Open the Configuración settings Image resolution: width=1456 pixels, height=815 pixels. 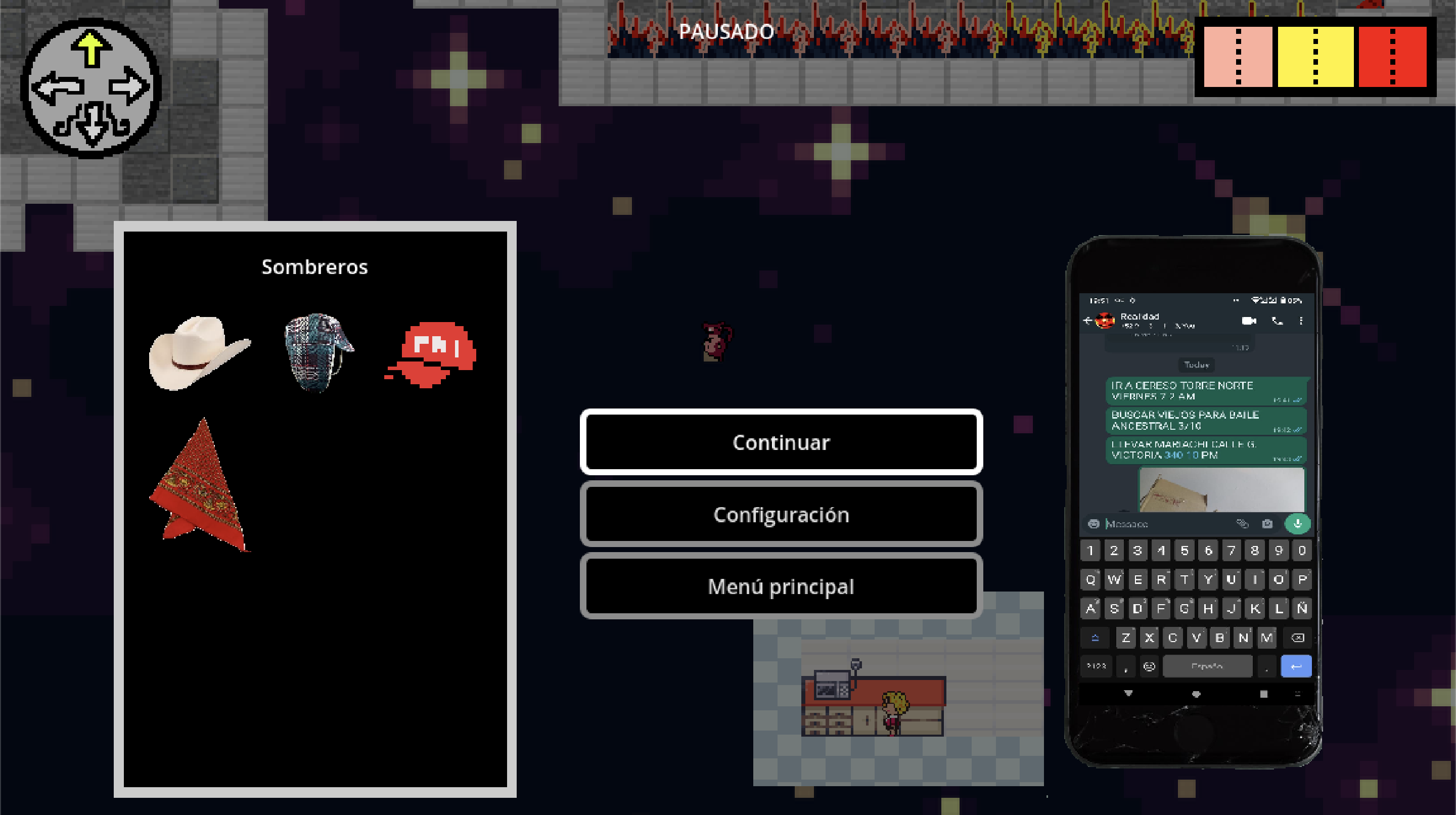click(781, 514)
